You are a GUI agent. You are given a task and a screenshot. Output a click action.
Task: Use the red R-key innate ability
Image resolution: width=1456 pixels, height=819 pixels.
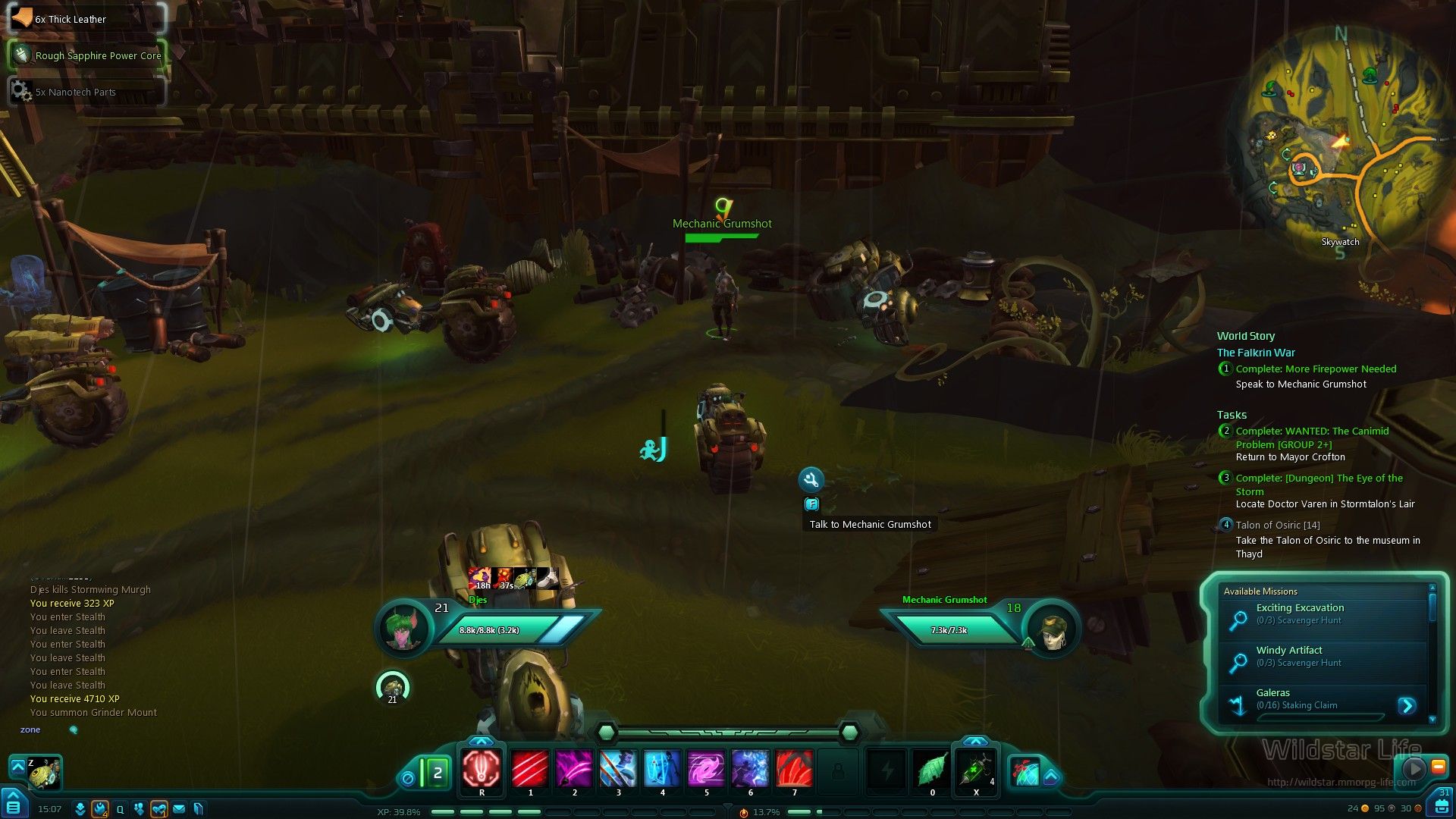pos(482,769)
